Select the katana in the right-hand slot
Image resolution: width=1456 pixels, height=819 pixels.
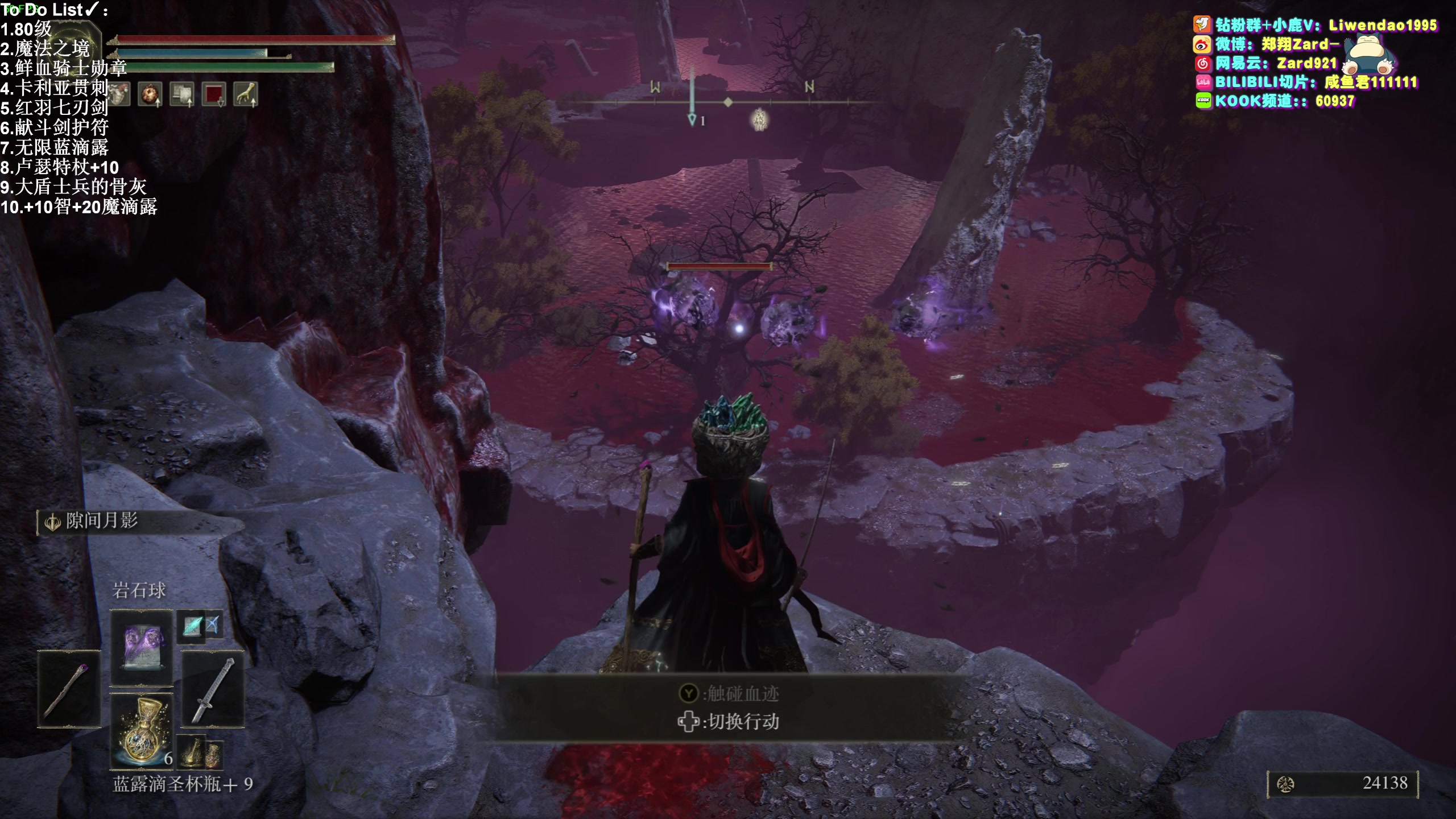pyautogui.click(x=213, y=689)
